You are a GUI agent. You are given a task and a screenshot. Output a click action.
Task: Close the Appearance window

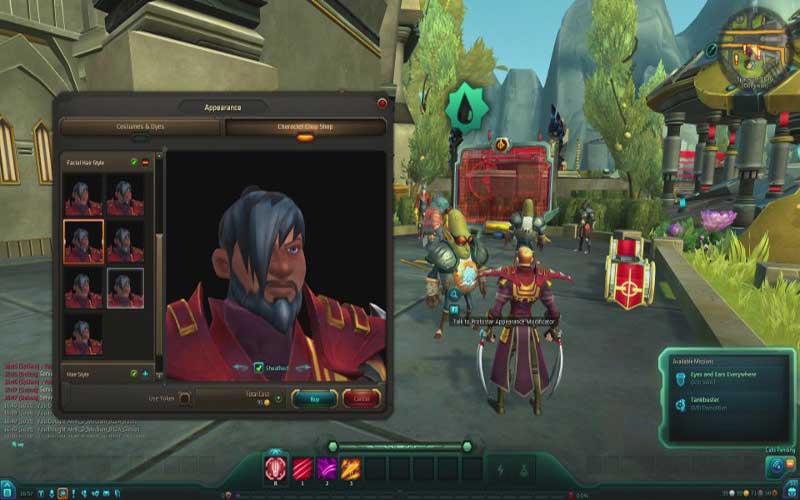point(382,104)
